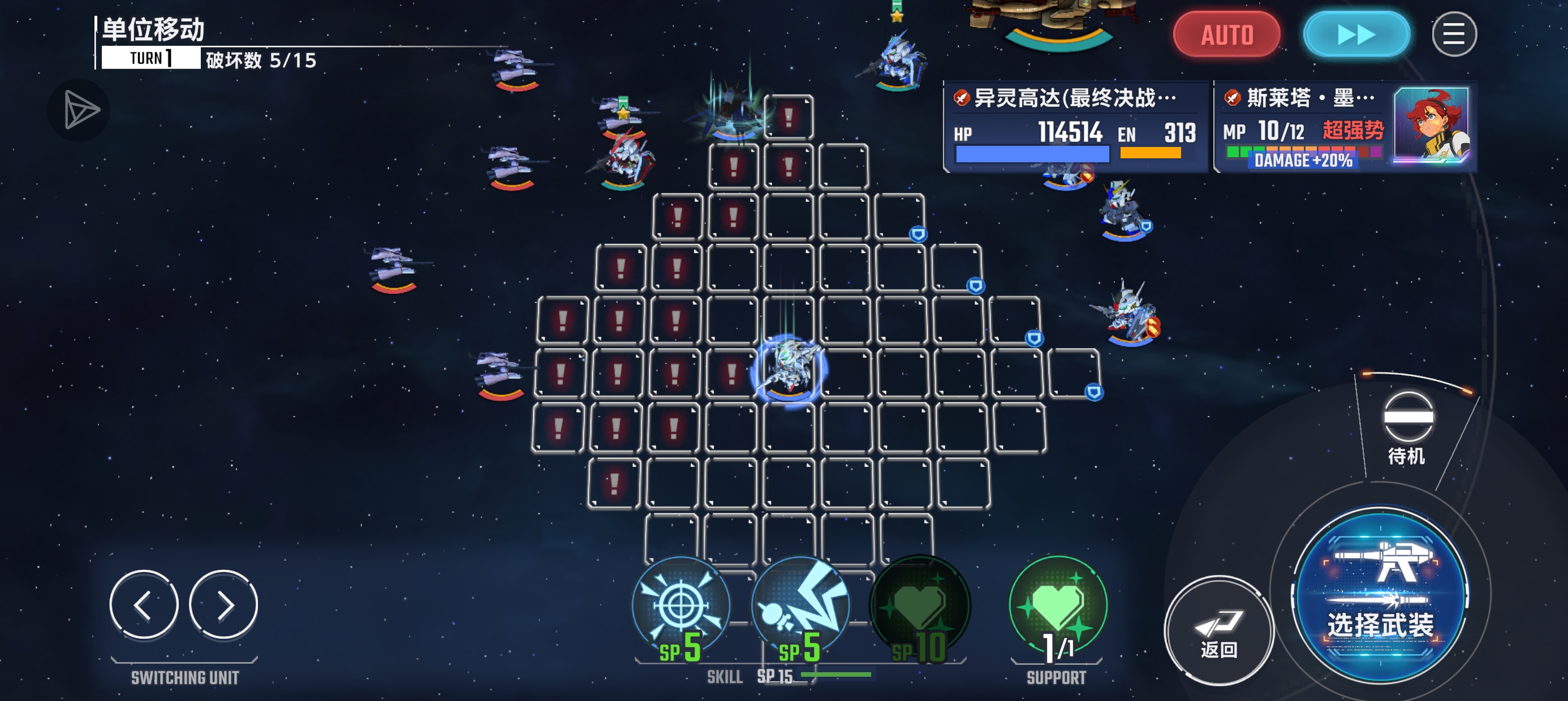1568x701 pixels.
Task: Activate the fast-forward speed button
Action: (1355, 34)
